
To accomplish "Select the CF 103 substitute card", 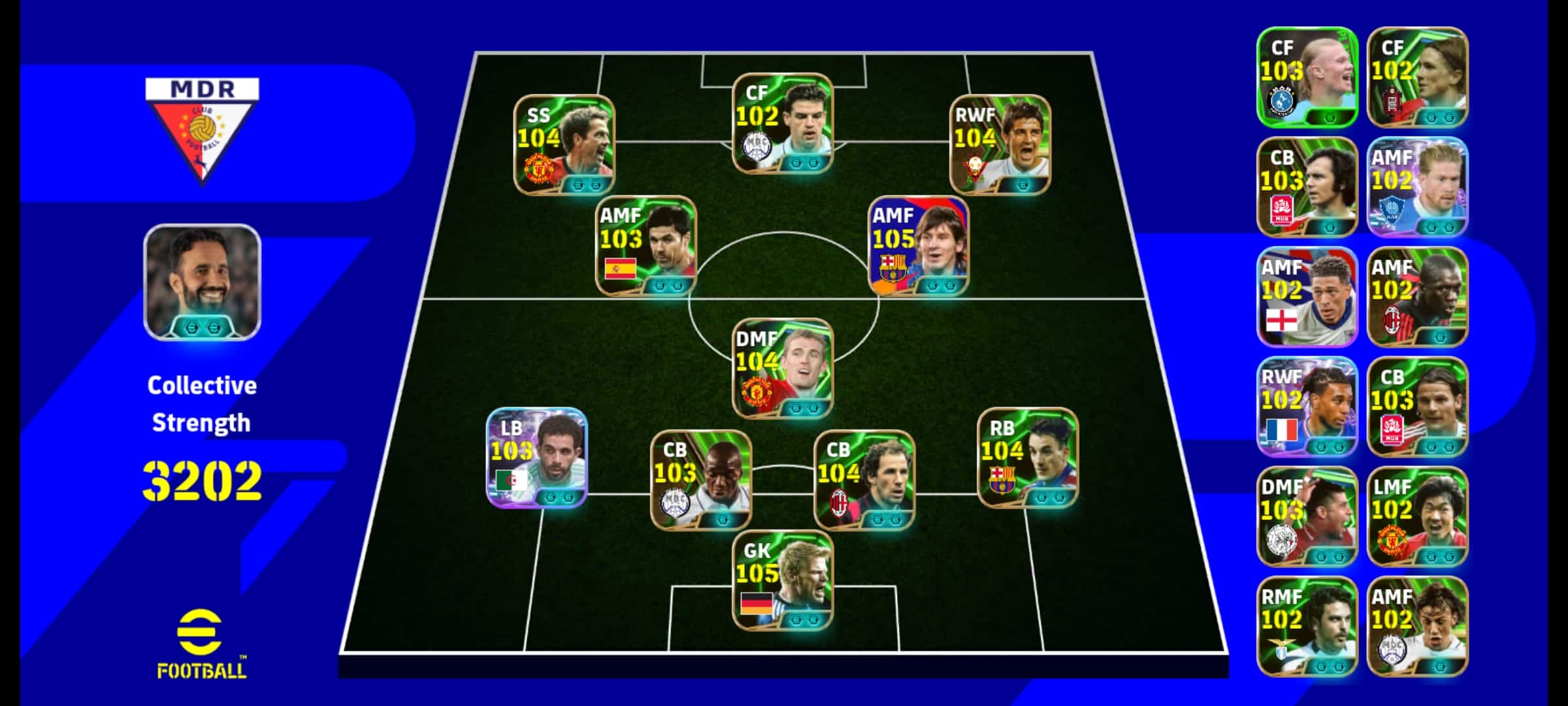I will [x=1307, y=77].
